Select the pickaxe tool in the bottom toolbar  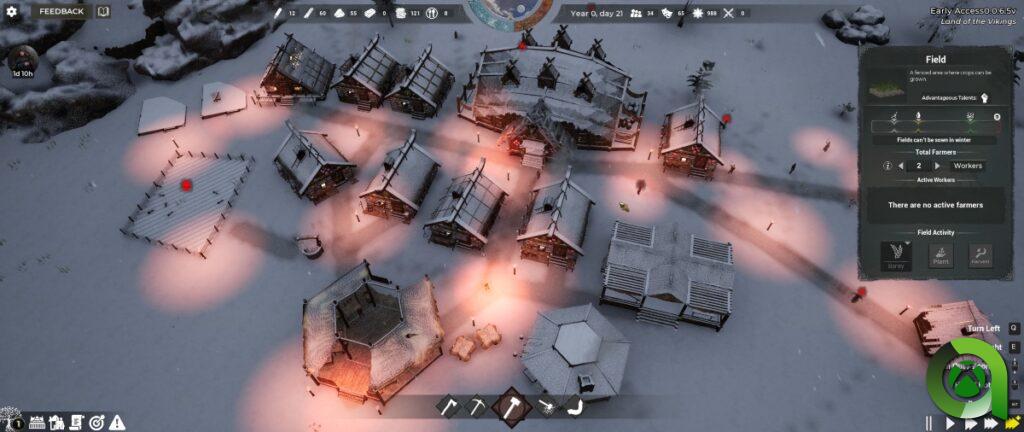click(477, 406)
